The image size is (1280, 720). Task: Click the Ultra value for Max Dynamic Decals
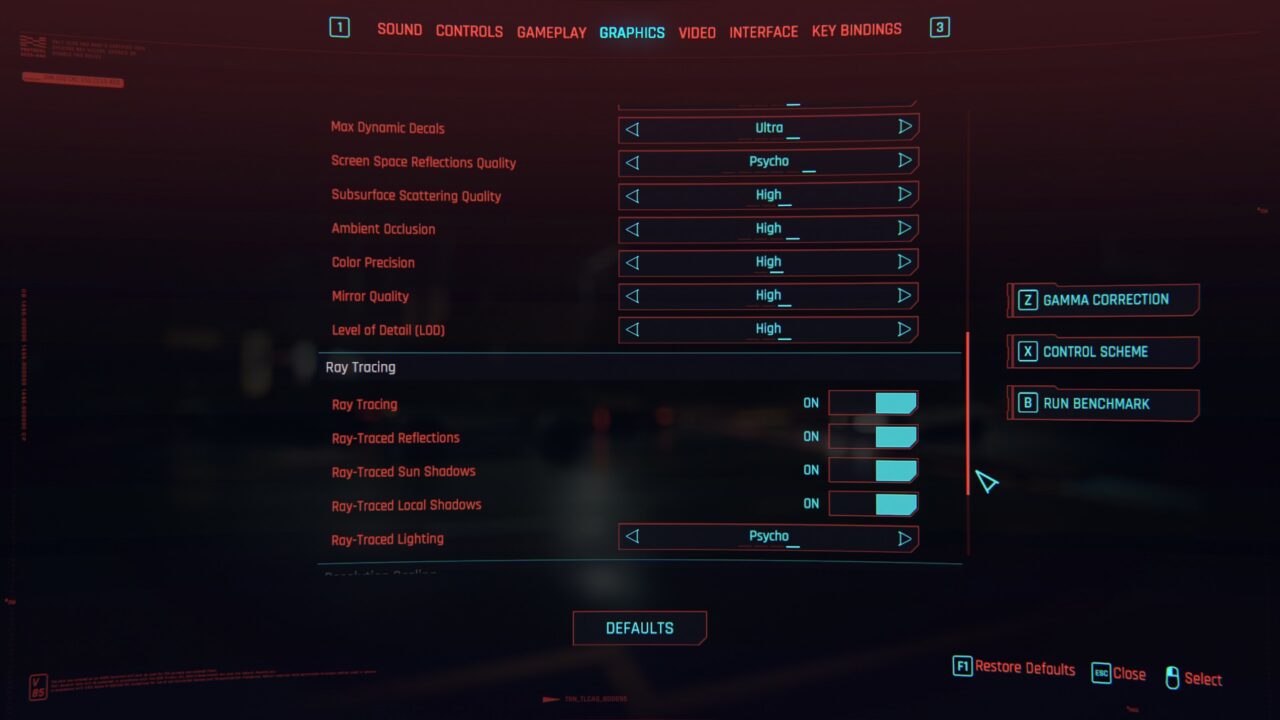pos(768,128)
